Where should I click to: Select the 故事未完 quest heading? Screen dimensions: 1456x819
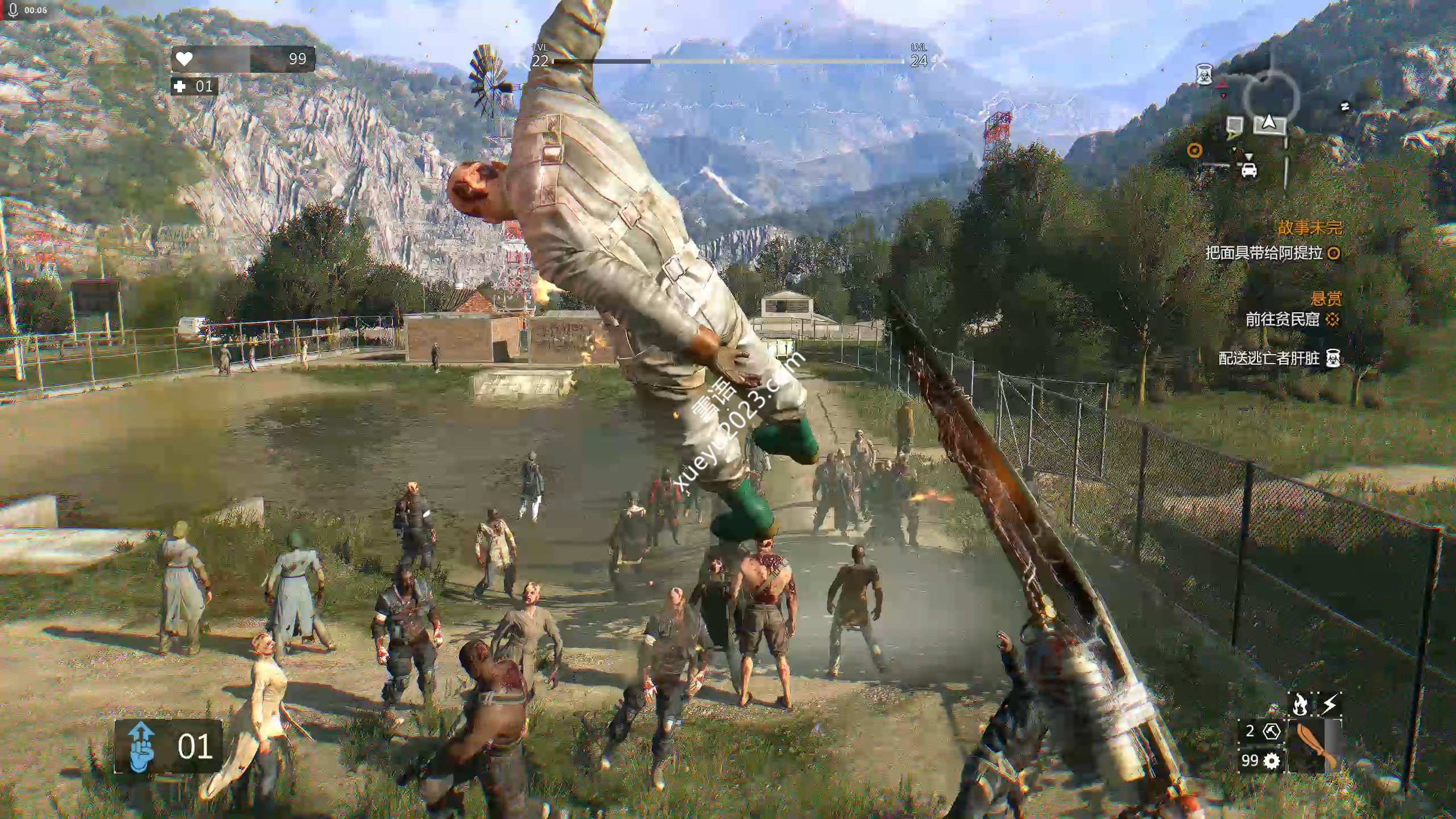tap(1310, 228)
